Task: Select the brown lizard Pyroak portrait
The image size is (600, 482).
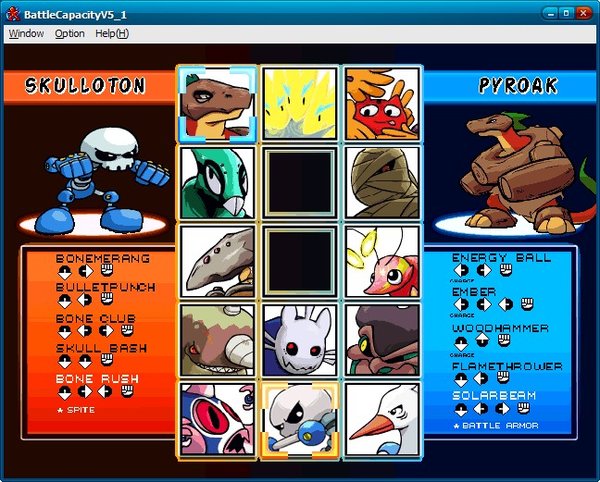Action: click(x=218, y=105)
